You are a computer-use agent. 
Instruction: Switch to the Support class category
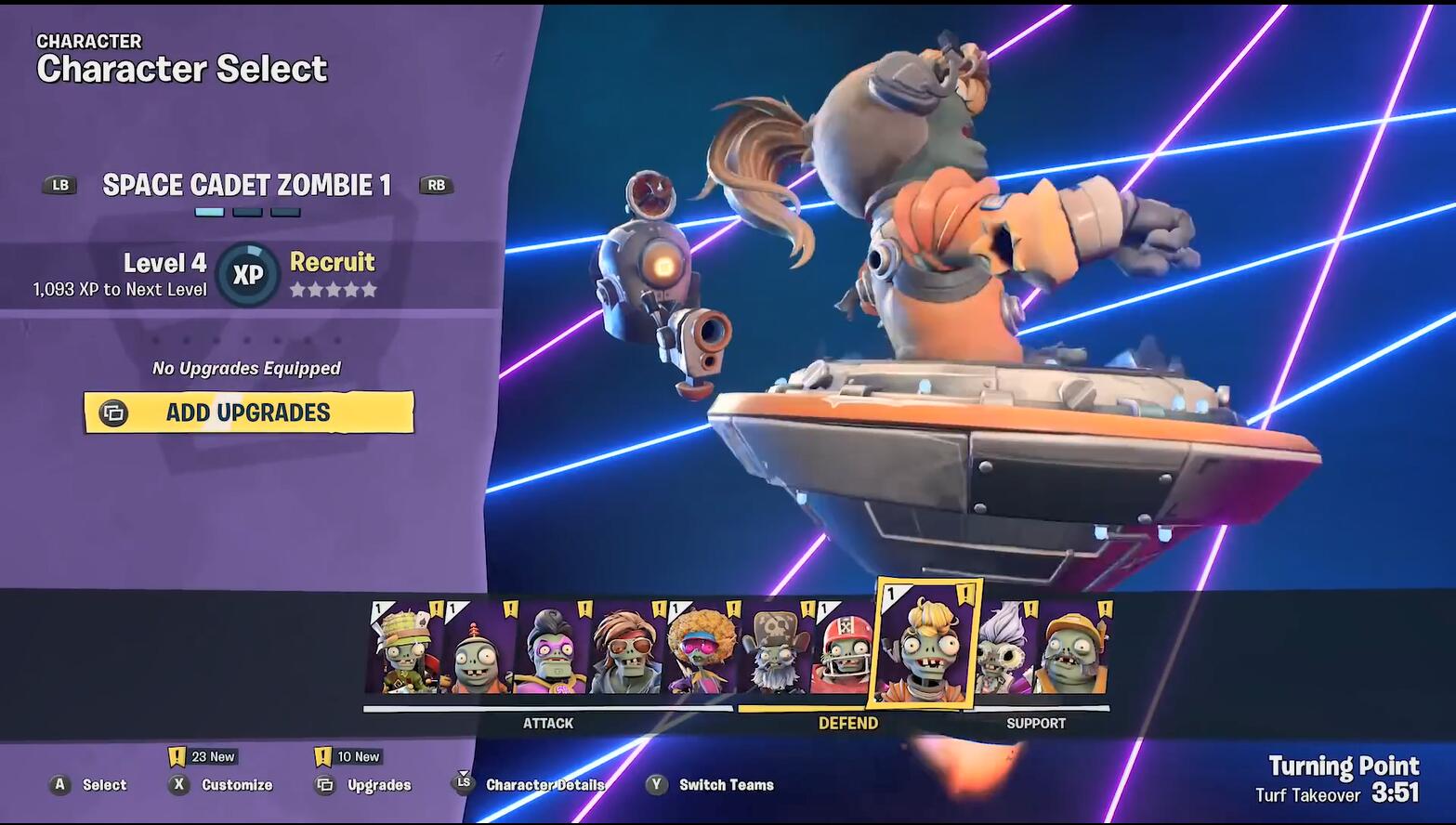[1036, 723]
